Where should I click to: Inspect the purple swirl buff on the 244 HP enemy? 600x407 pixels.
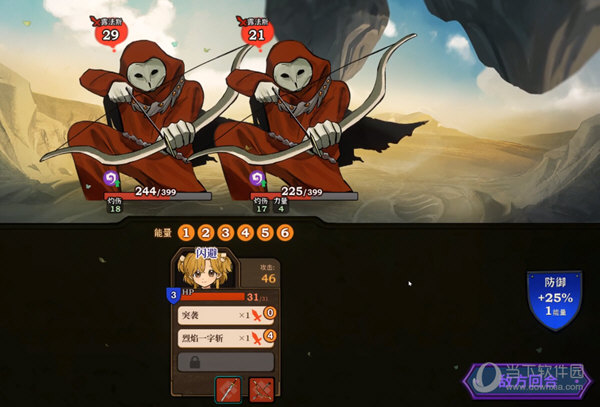pyautogui.click(x=113, y=179)
